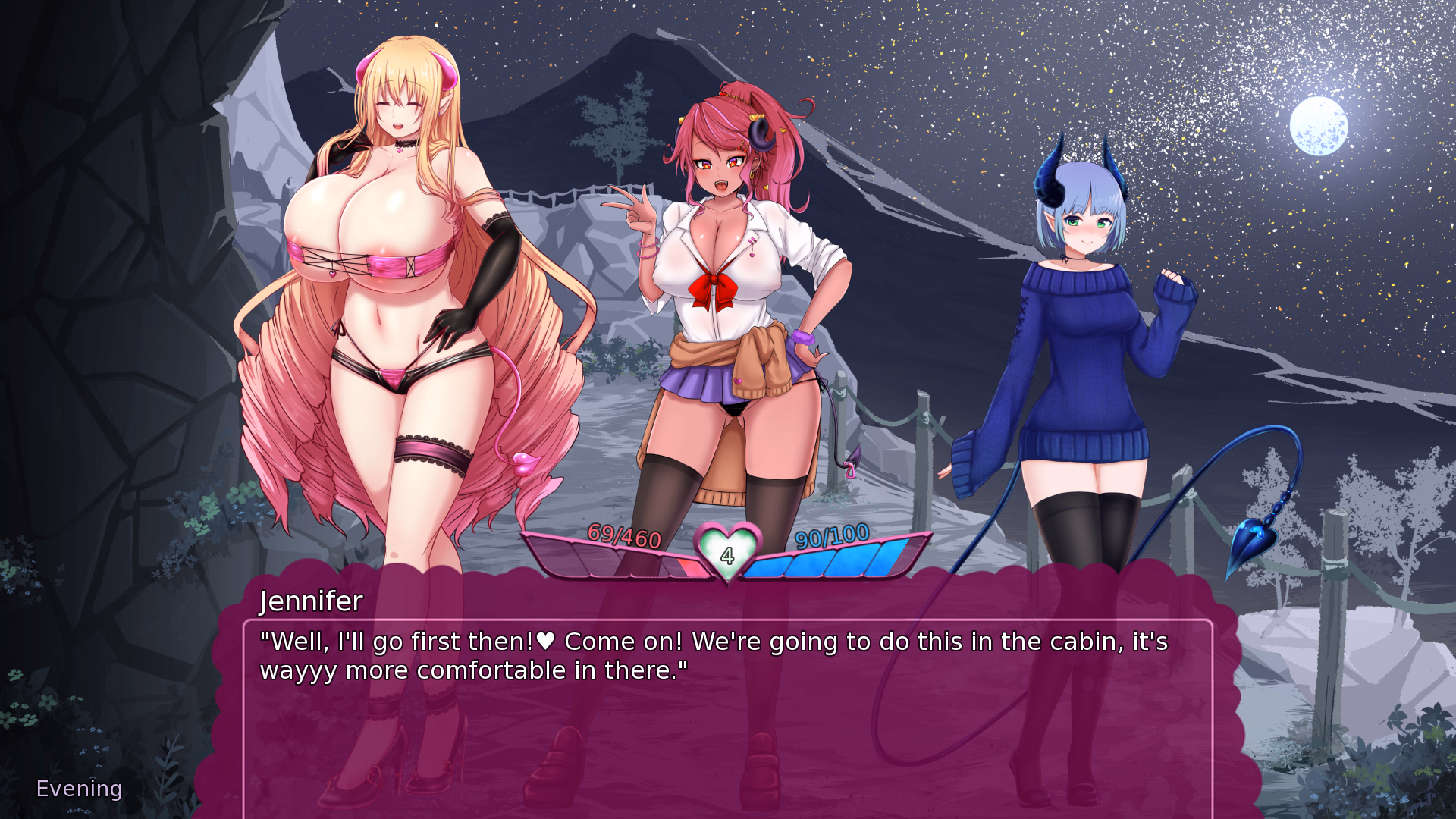Click the heart pendant on the blonde girl's choker
Viewport: 1456px width, 819px height.
pos(400,149)
